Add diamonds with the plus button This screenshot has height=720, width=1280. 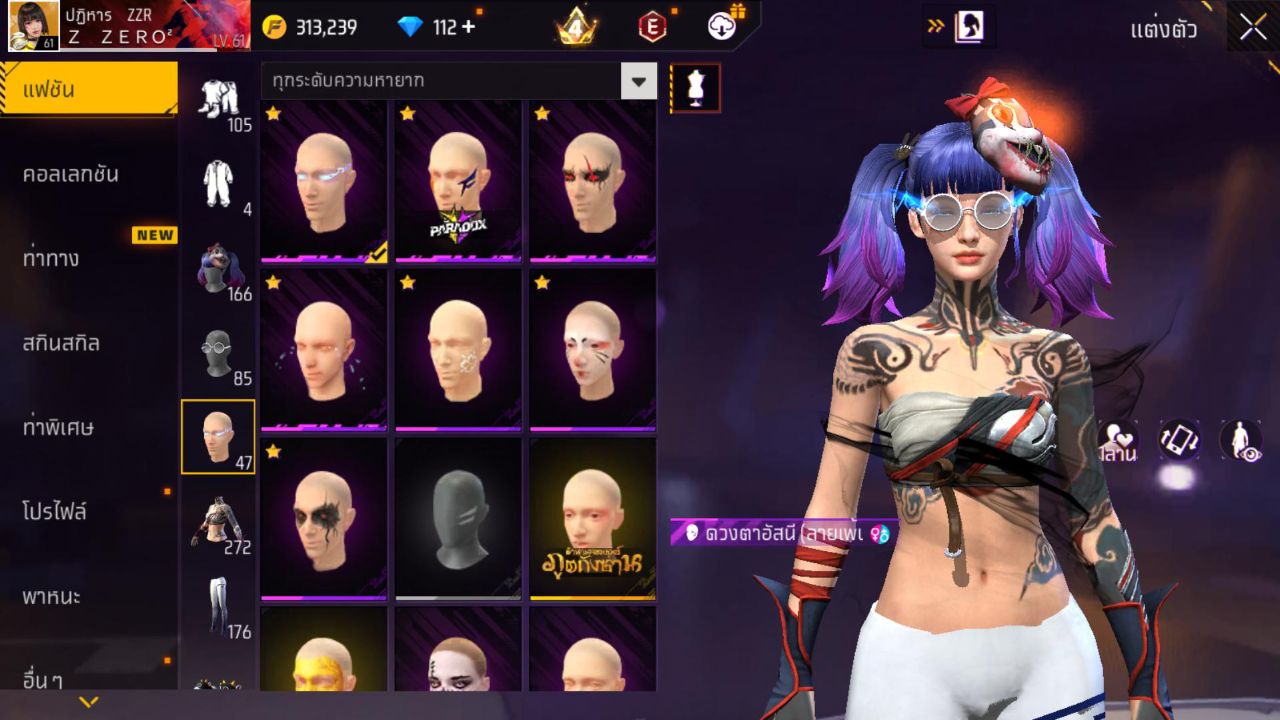coord(468,27)
